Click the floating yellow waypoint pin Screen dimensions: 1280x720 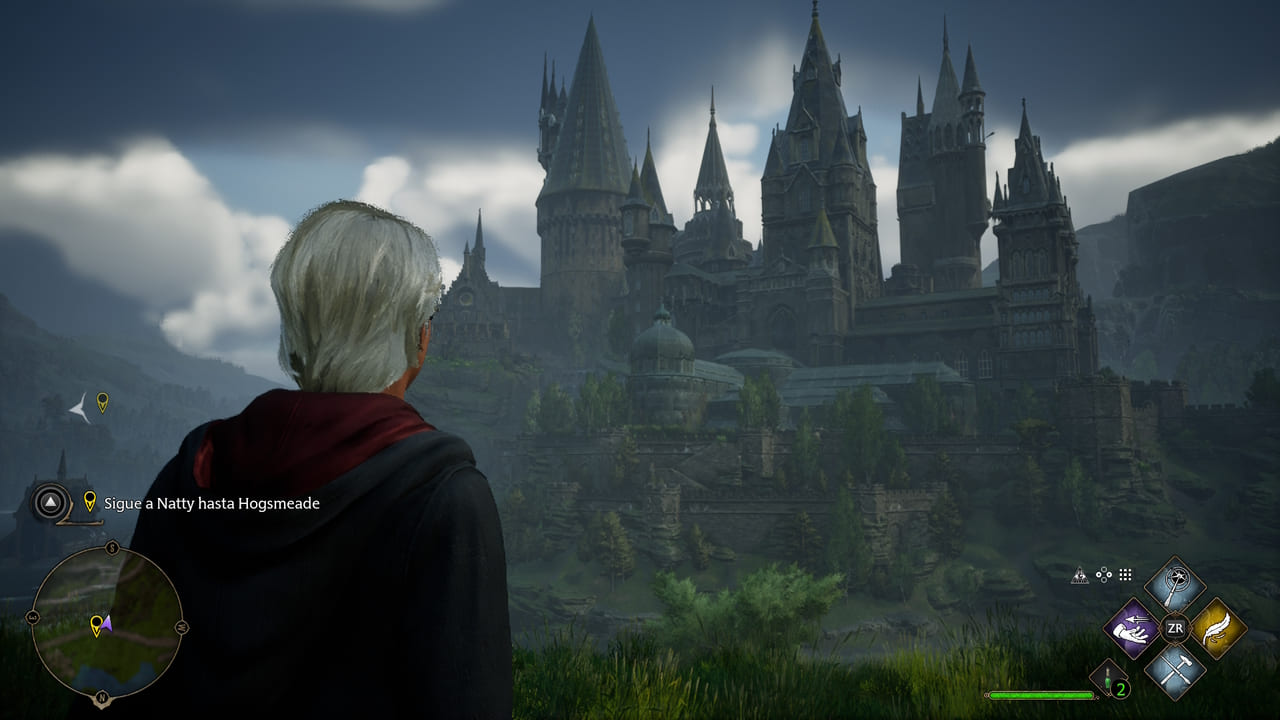(x=102, y=402)
